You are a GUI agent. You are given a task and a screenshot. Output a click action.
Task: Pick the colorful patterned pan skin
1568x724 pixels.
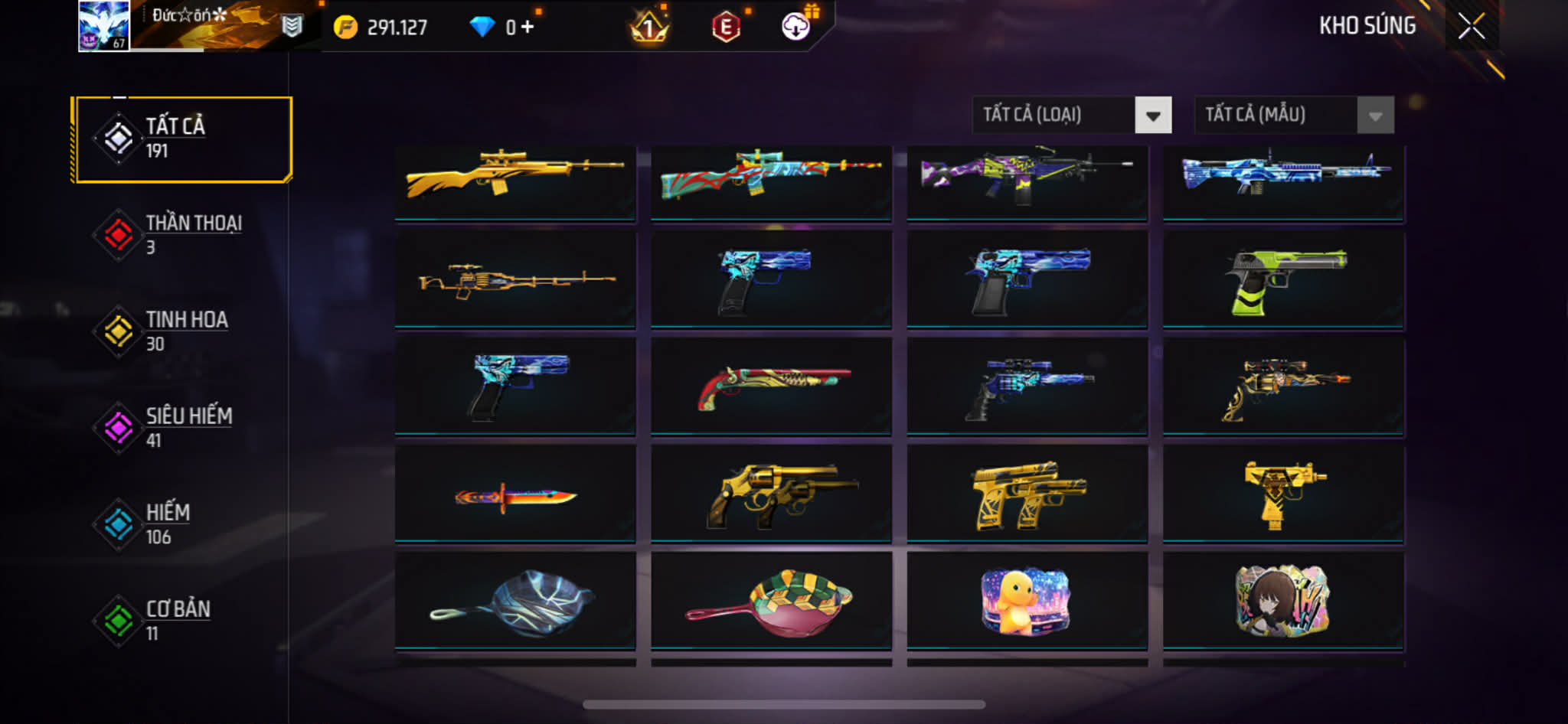click(x=771, y=602)
